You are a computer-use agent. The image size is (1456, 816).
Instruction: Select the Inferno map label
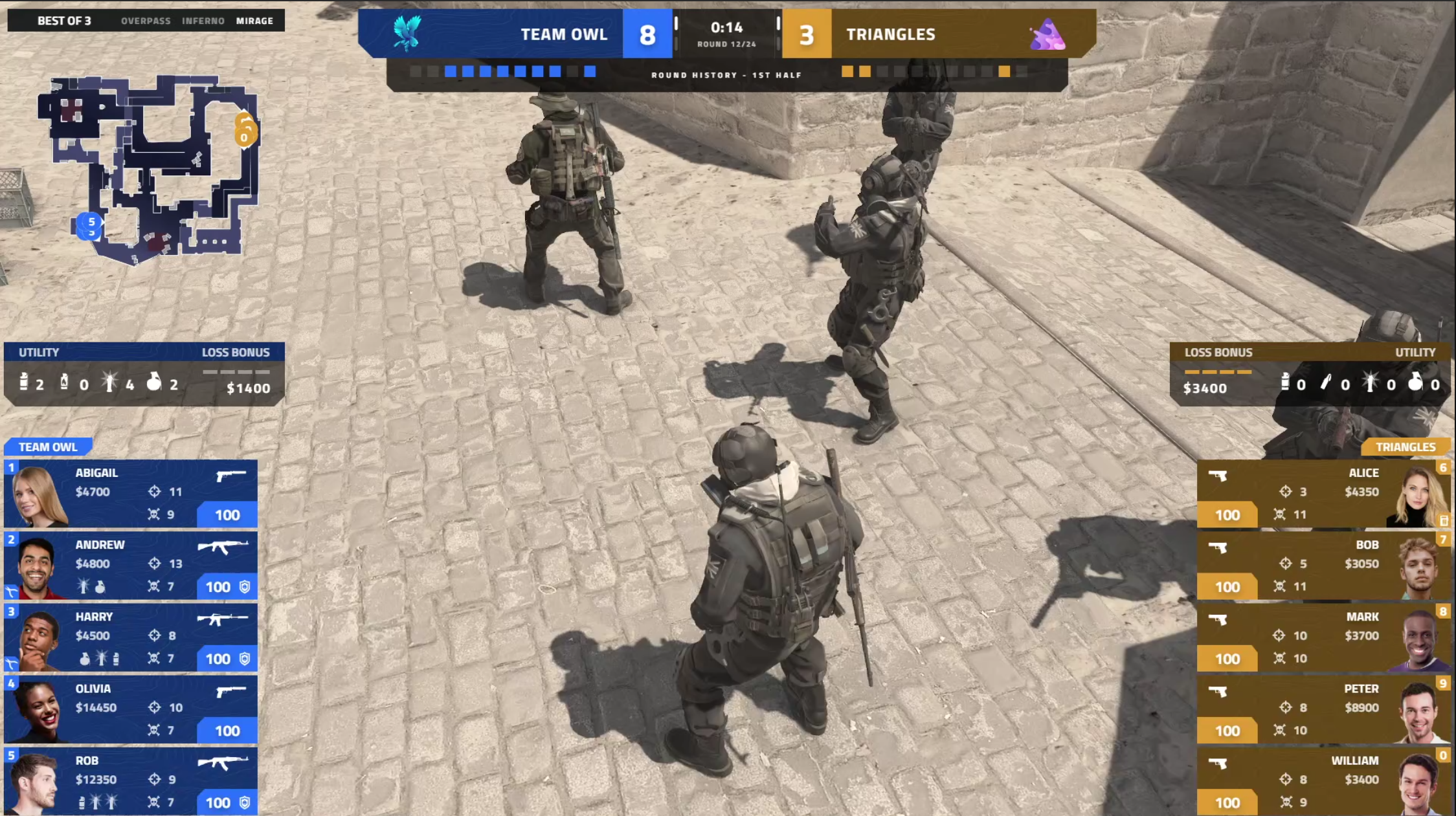(203, 21)
